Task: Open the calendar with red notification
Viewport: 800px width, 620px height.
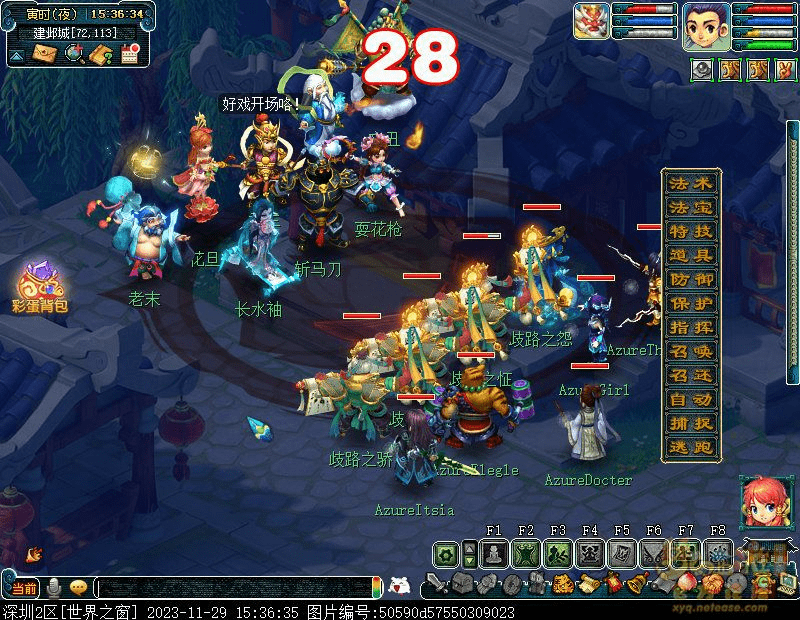Action: 130,54
